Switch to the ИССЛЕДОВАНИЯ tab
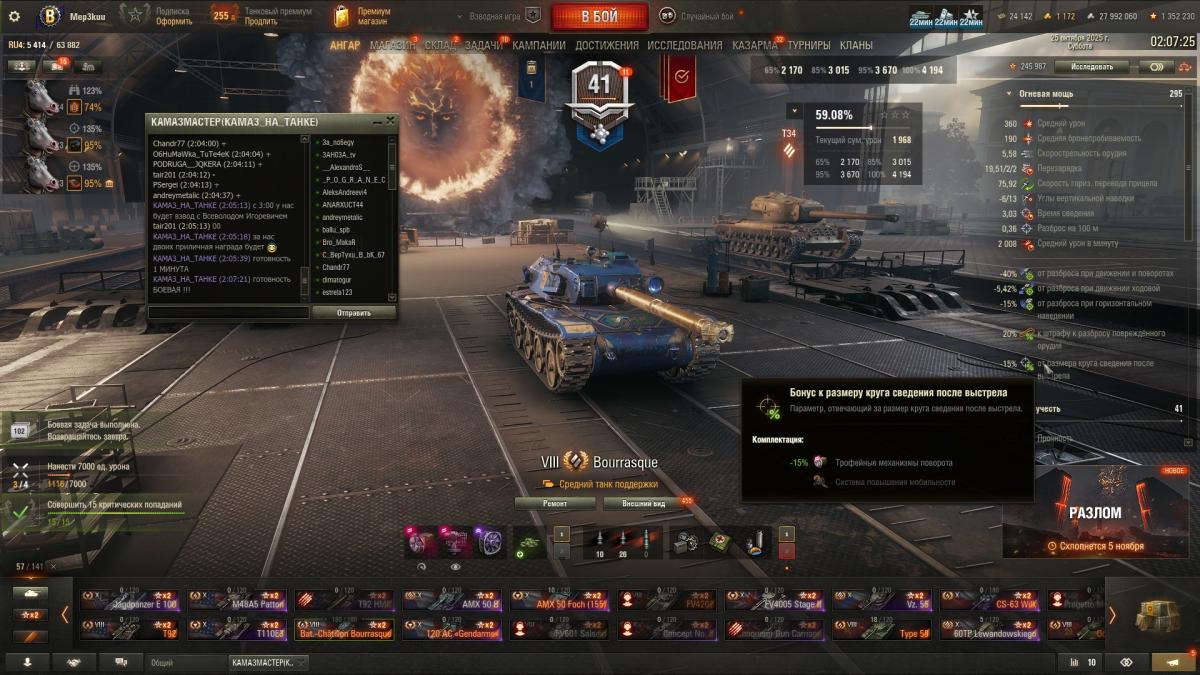The height and width of the screenshot is (675, 1200). tap(684, 45)
